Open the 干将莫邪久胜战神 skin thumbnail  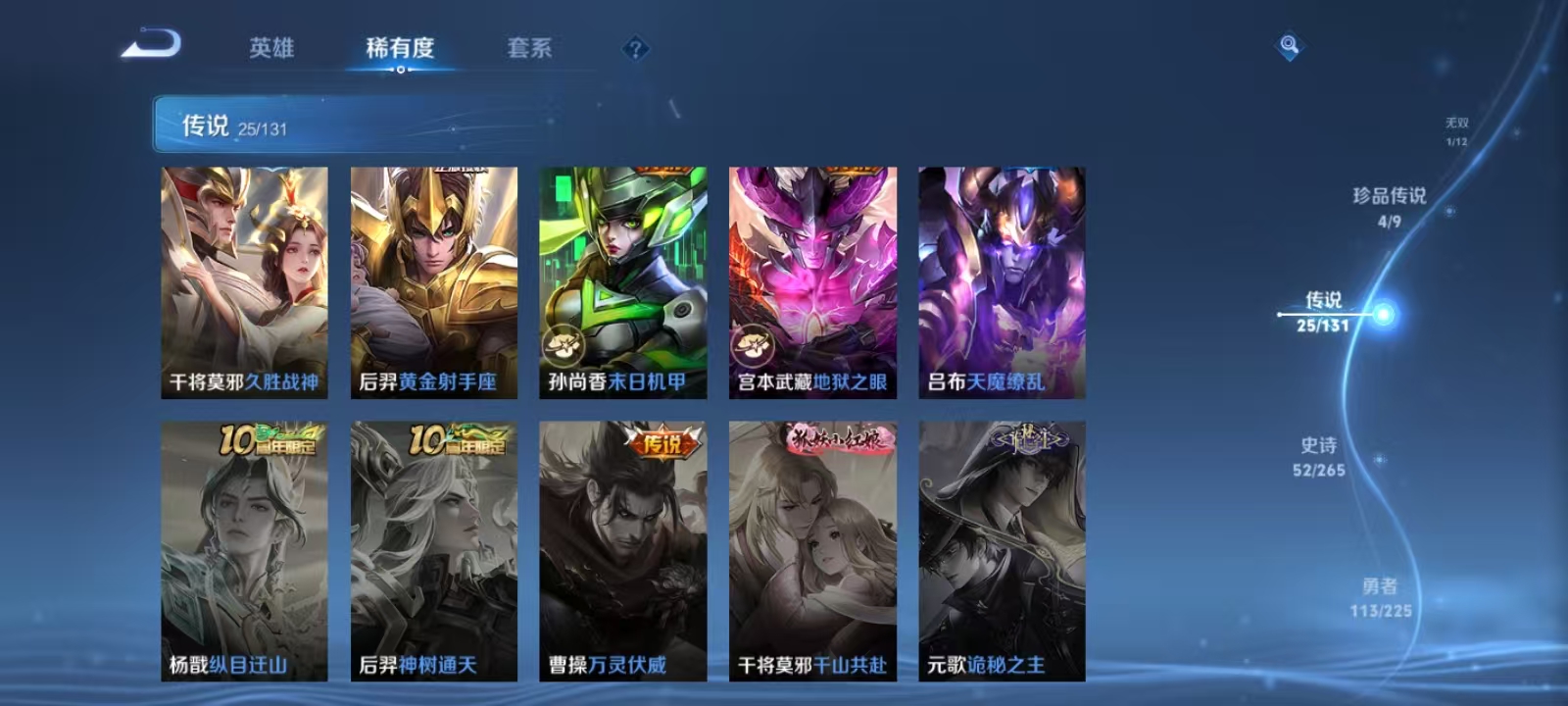tap(245, 279)
